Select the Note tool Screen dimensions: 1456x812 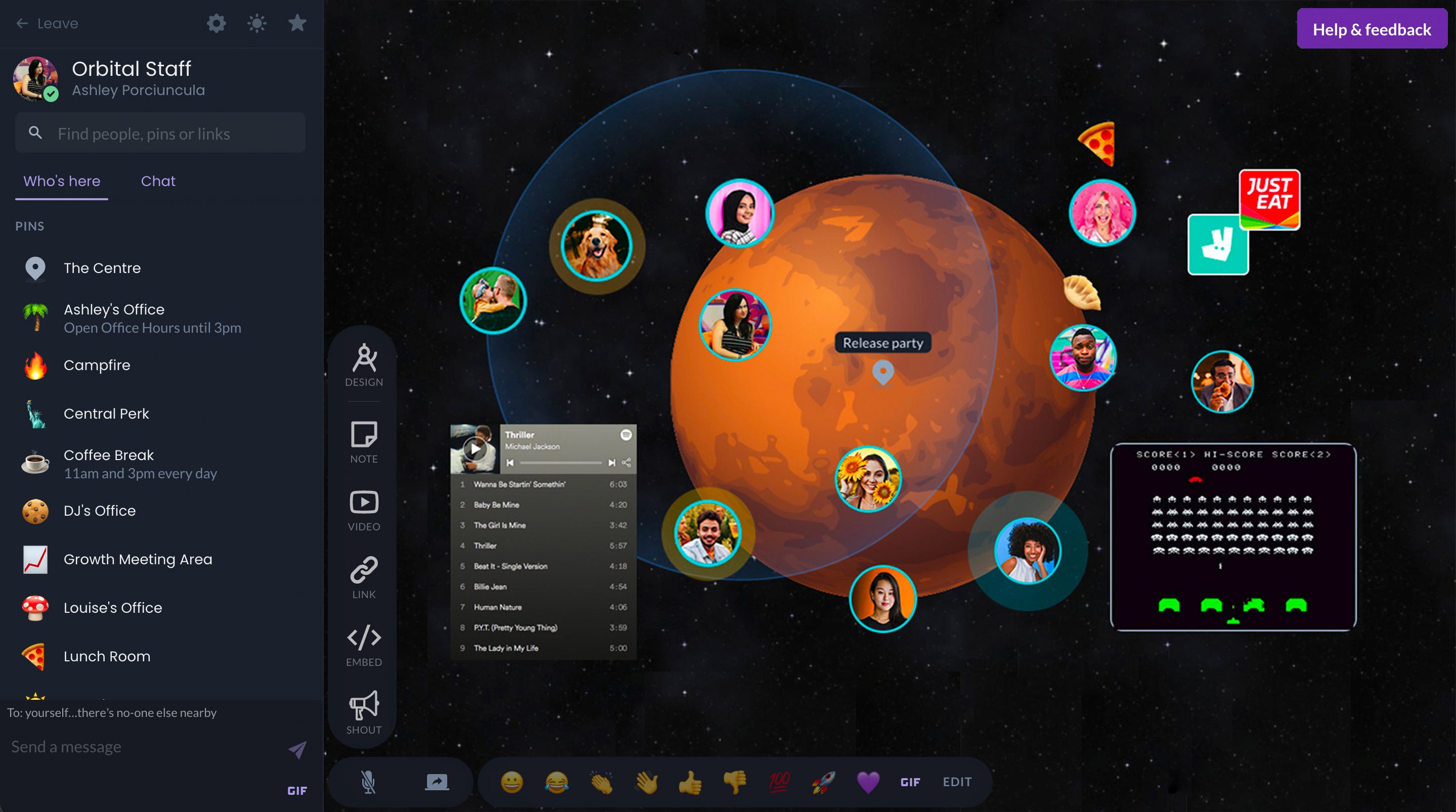click(x=363, y=441)
